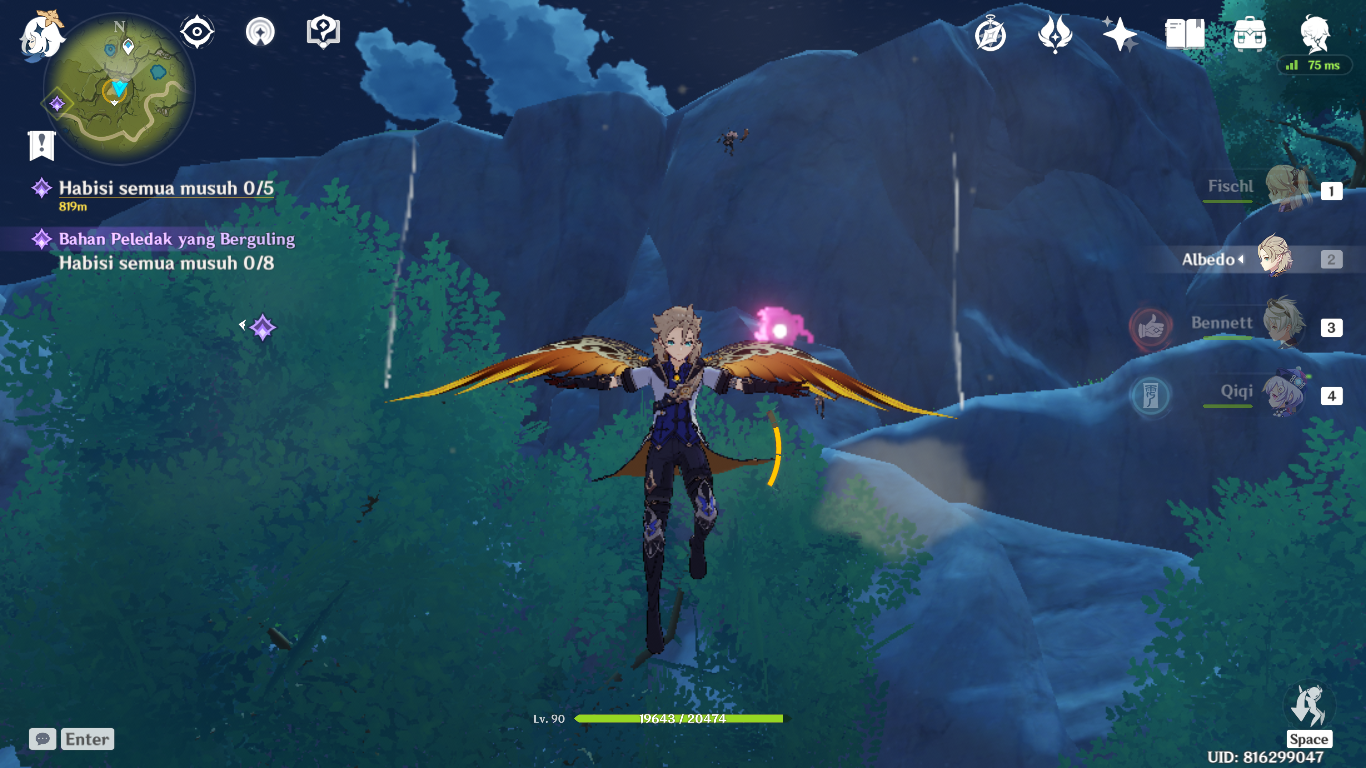
Task: Toggle the elemental sight eye icon
Action: tap(197, 32)
